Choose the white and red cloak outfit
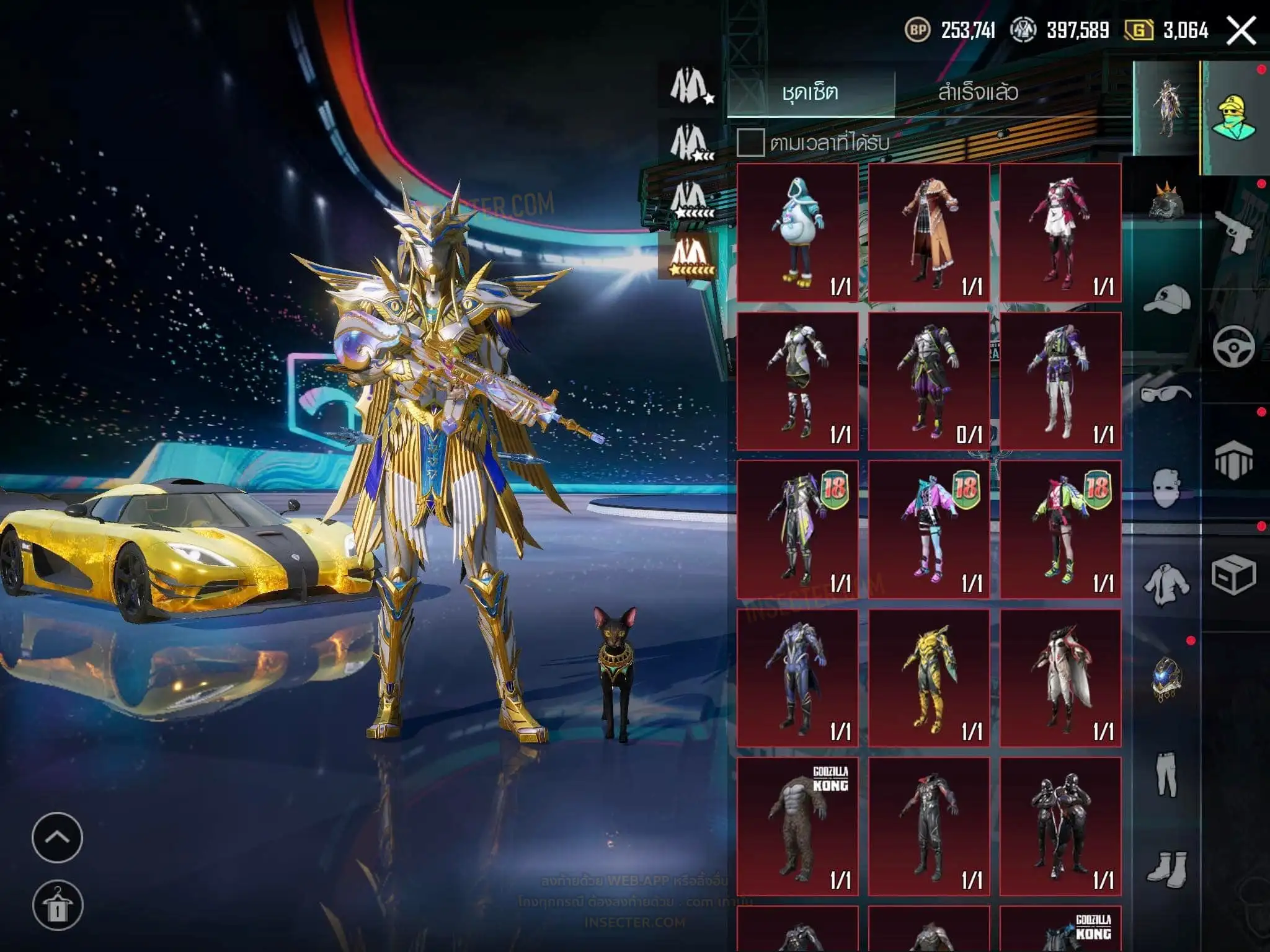The height and width of the screenshot is (952, 1270). pos(1060,677)
